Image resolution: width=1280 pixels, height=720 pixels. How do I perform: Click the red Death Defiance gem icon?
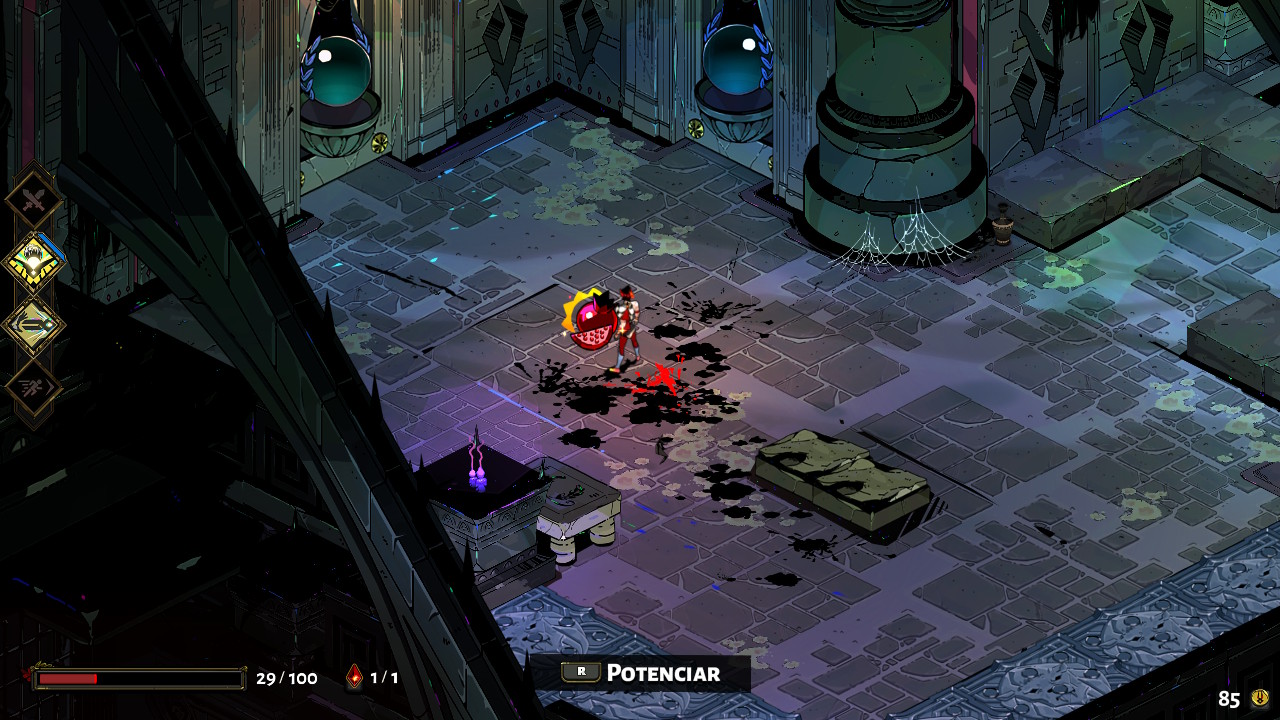point(354,677)
